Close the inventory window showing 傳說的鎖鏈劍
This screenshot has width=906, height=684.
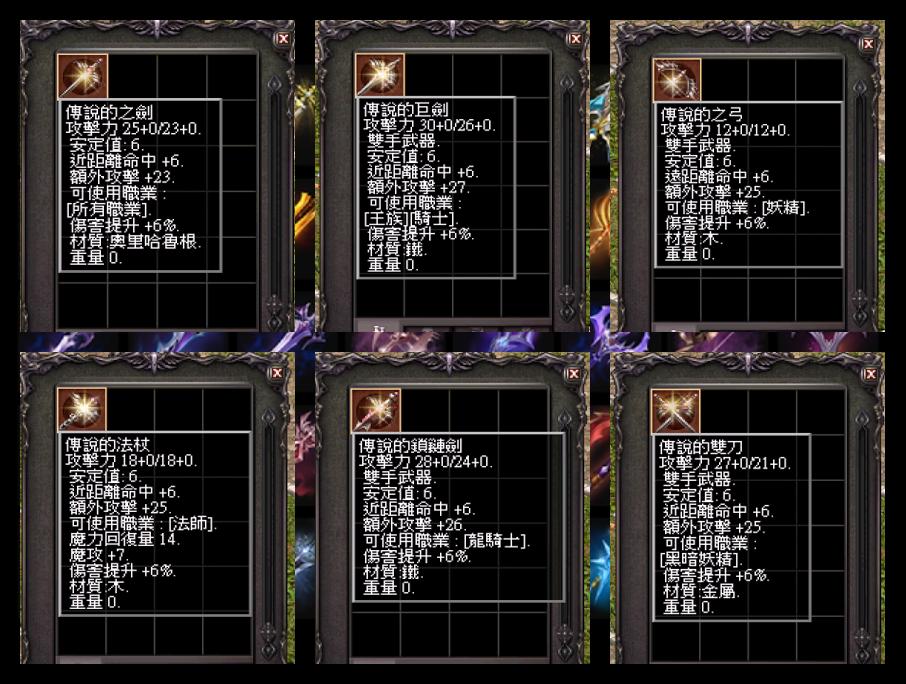point(573,374)
